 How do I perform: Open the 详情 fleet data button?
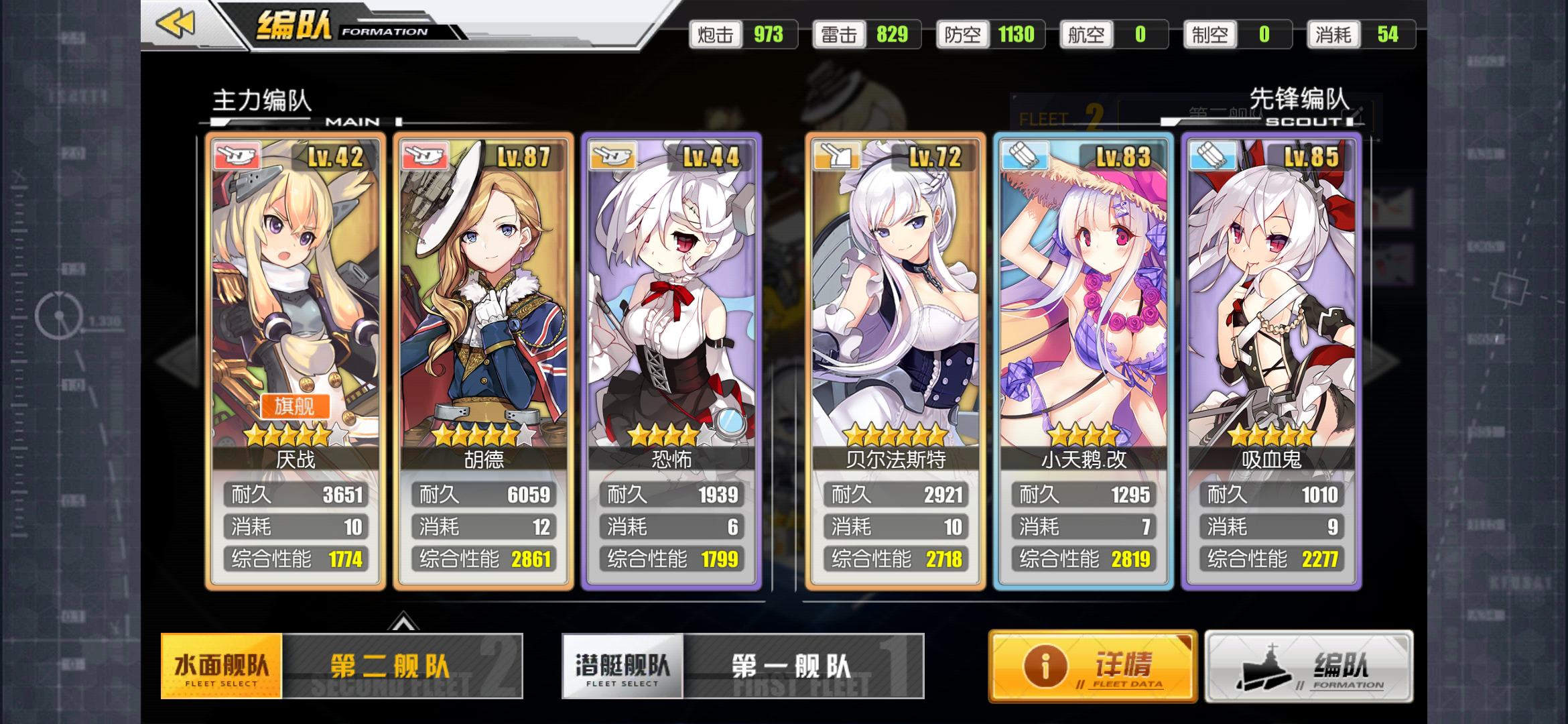click(x=1092, y=666)
